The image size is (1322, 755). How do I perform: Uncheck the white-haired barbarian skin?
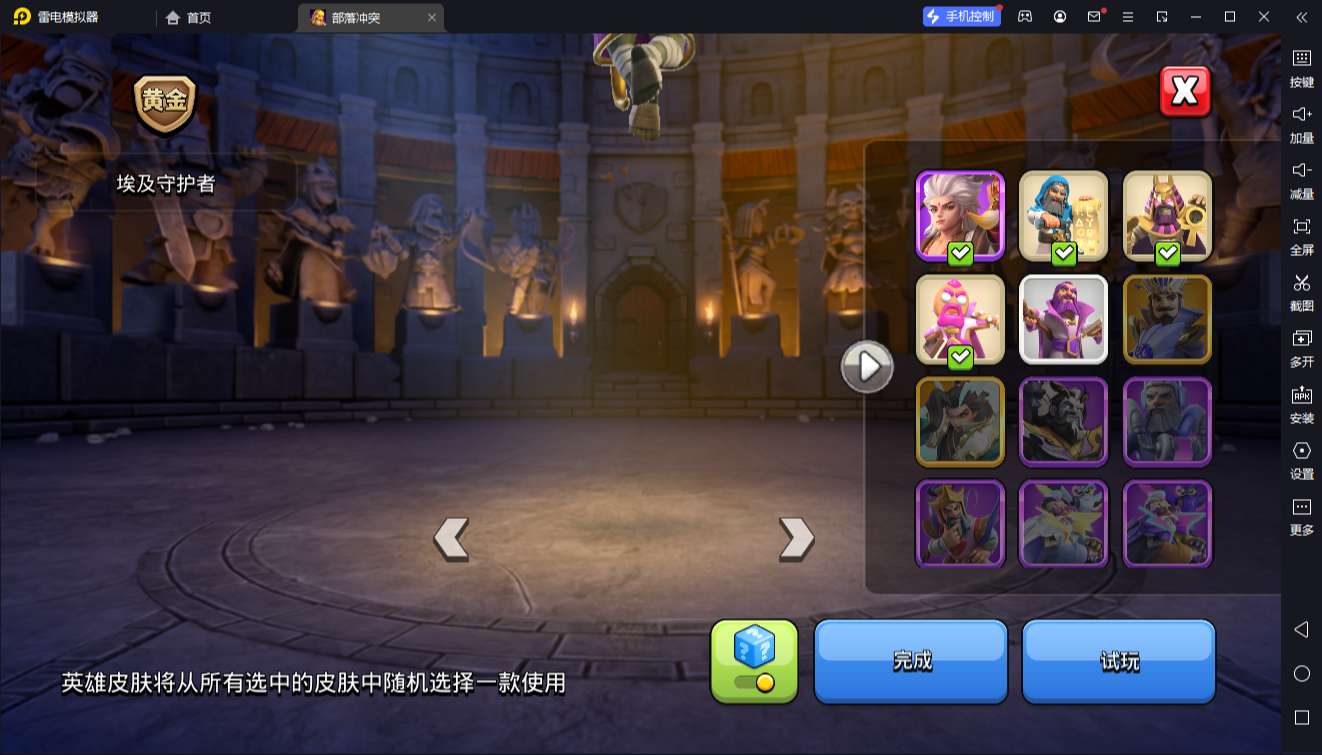[962, 255]
